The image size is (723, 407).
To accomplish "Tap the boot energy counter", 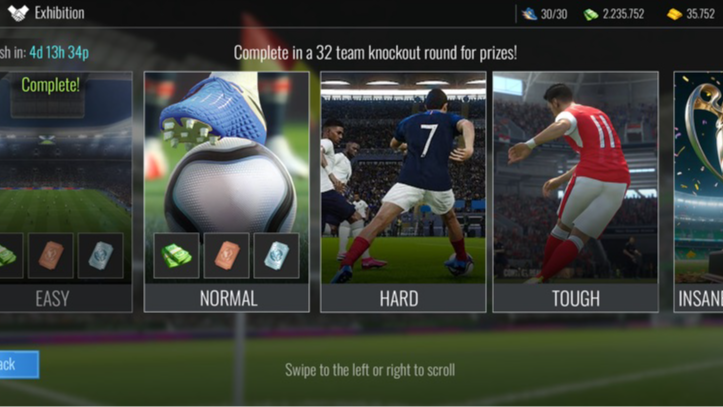I will tap(544, 14).
